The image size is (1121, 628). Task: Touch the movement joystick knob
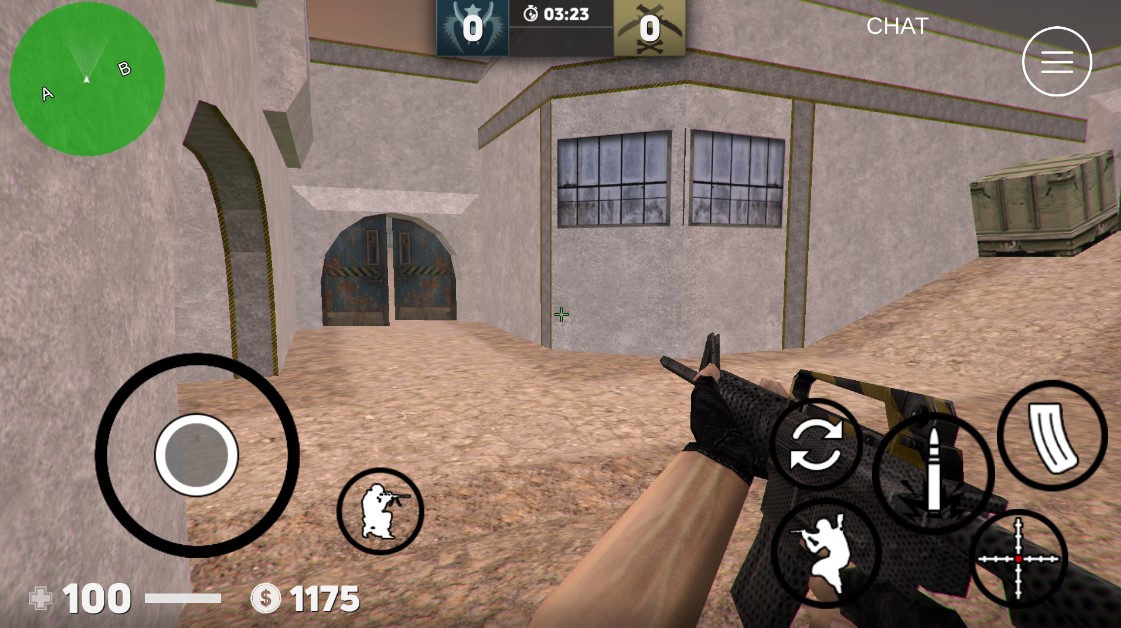click(x=197, y=455)
